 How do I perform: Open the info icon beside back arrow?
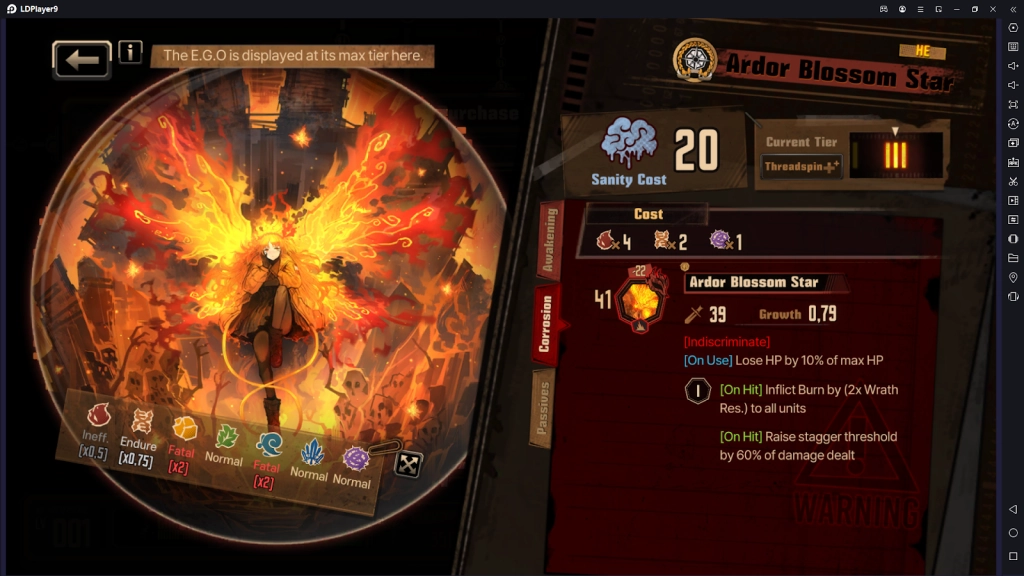[130, 52]
